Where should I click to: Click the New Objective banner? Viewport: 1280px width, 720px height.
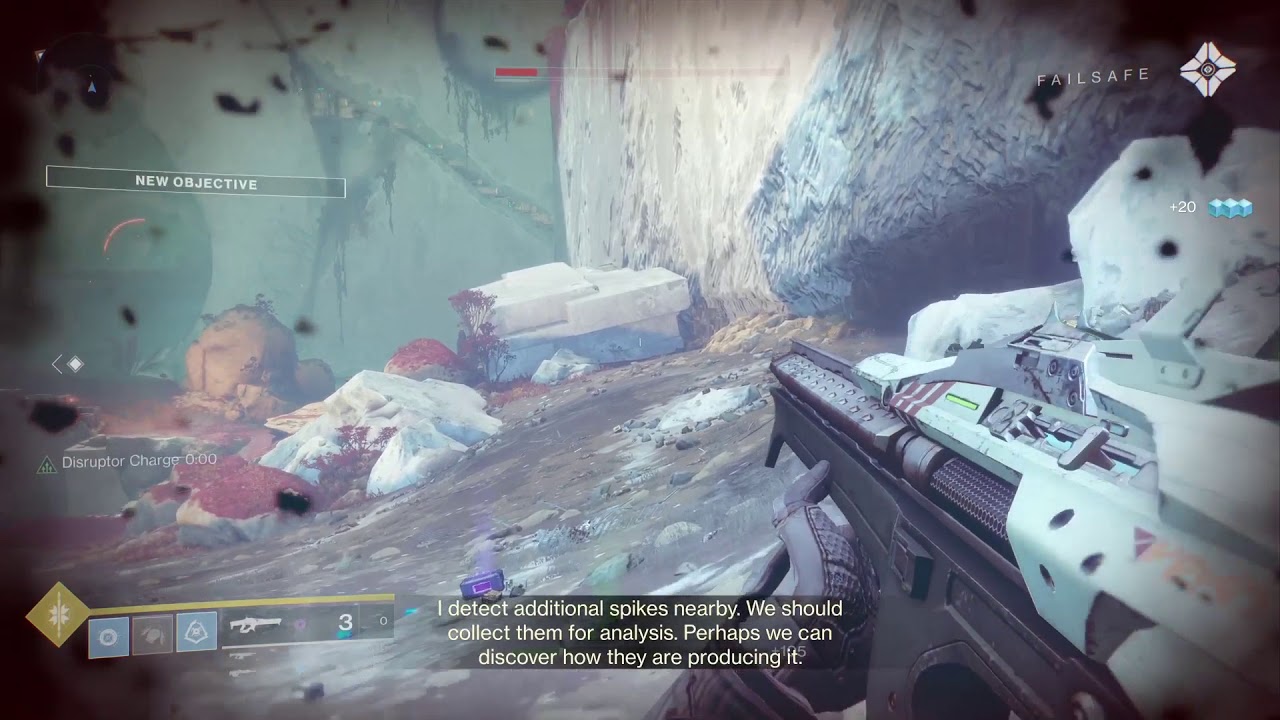(196, 183)
